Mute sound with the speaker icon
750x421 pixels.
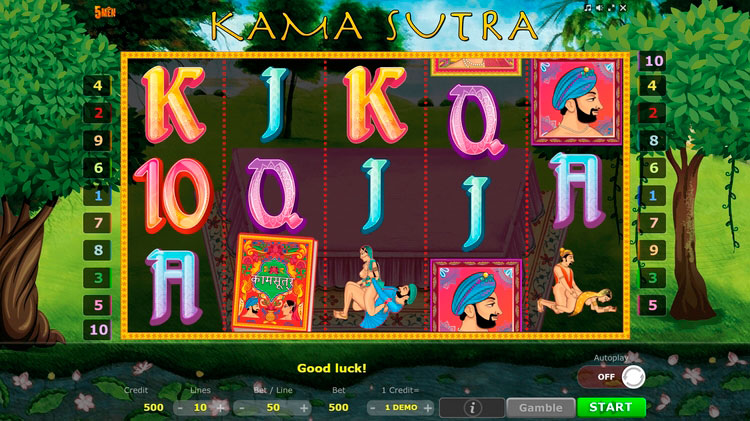point(601,7)
